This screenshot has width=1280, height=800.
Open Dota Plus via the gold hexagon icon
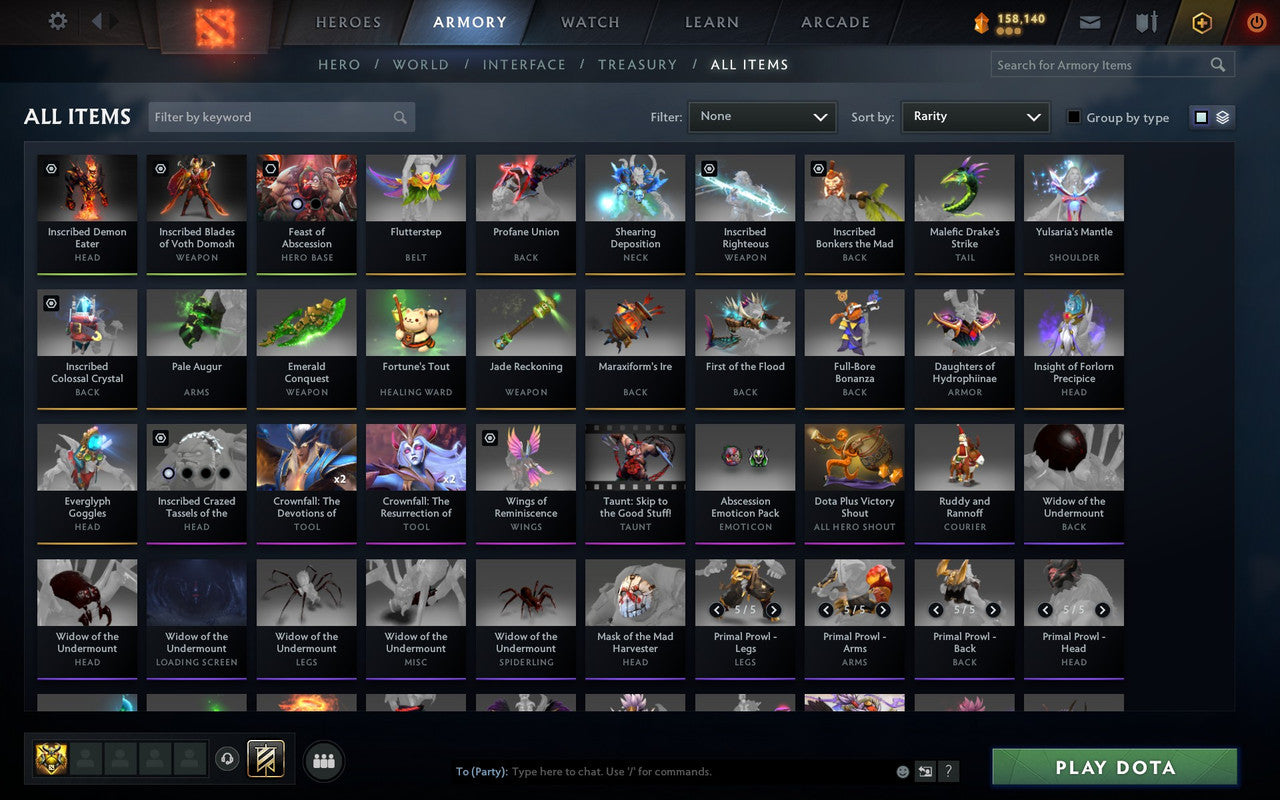(x=1201, y=22)
